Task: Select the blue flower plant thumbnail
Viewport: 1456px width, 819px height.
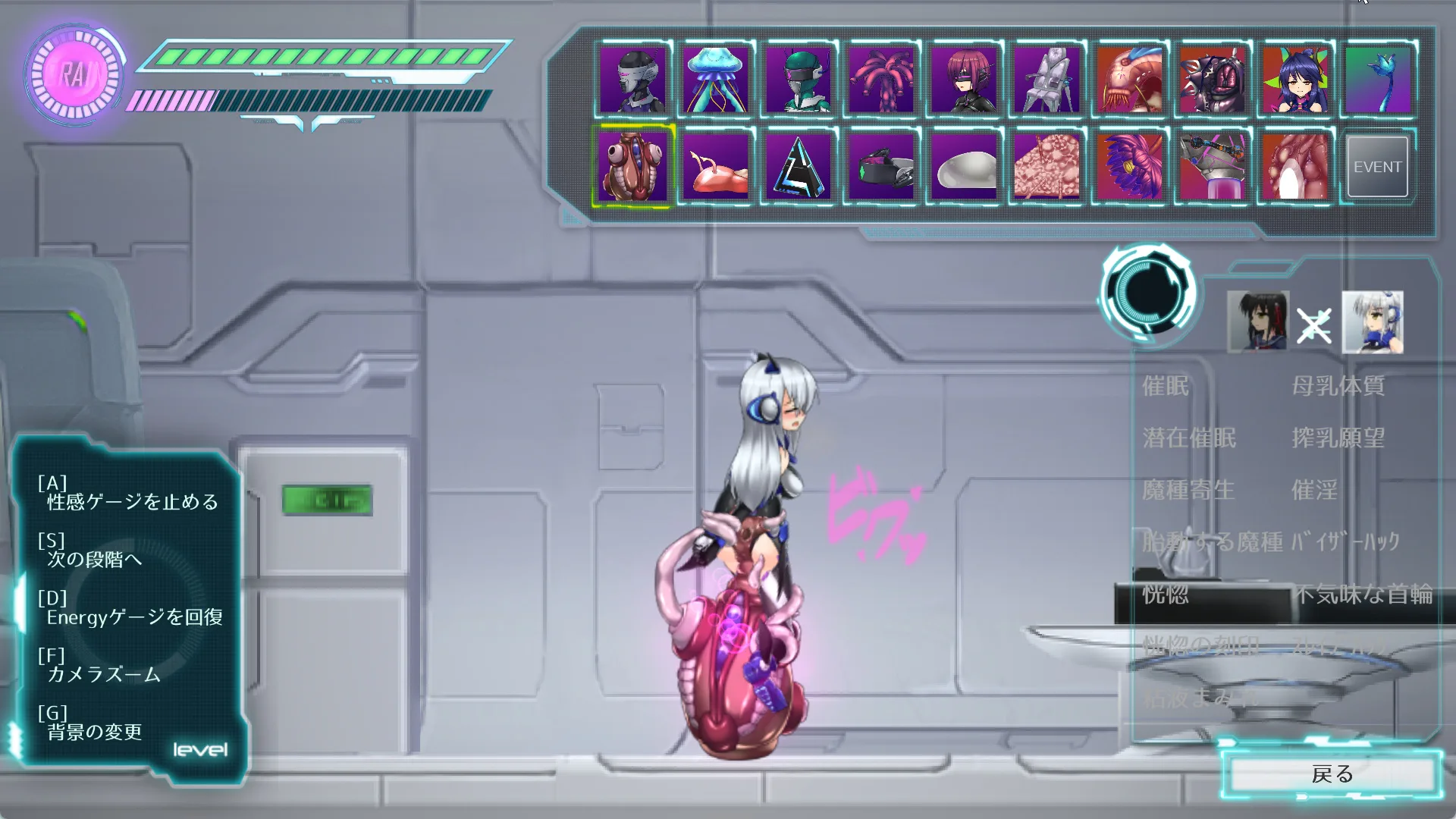Action: click(1377, 80)
